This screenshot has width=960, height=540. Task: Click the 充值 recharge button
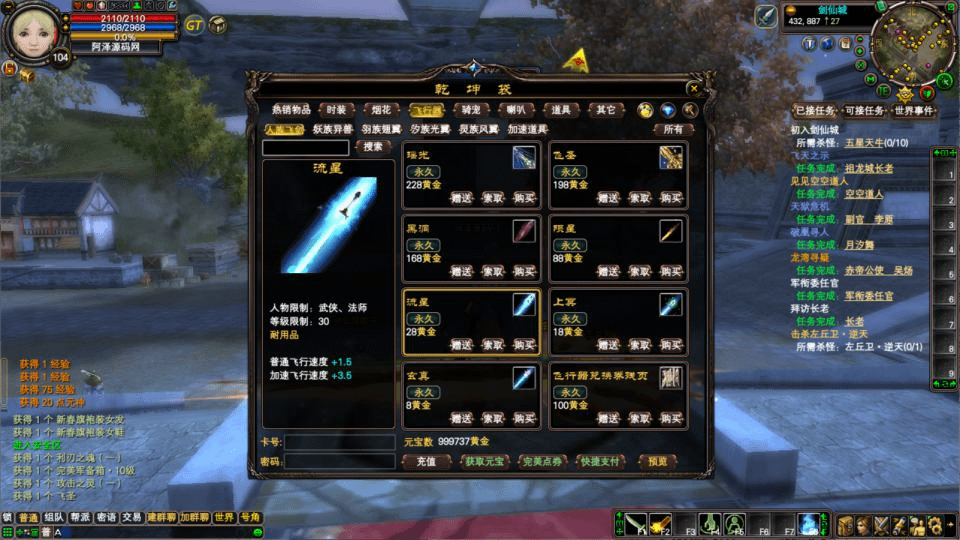click(426, 462)
